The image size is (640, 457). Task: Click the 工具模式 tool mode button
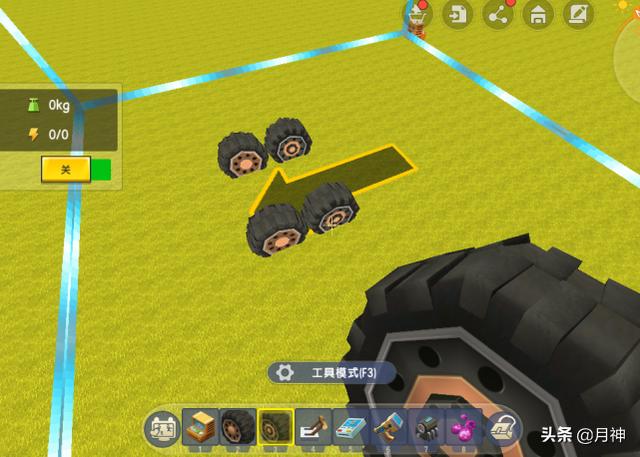point(332,373)
